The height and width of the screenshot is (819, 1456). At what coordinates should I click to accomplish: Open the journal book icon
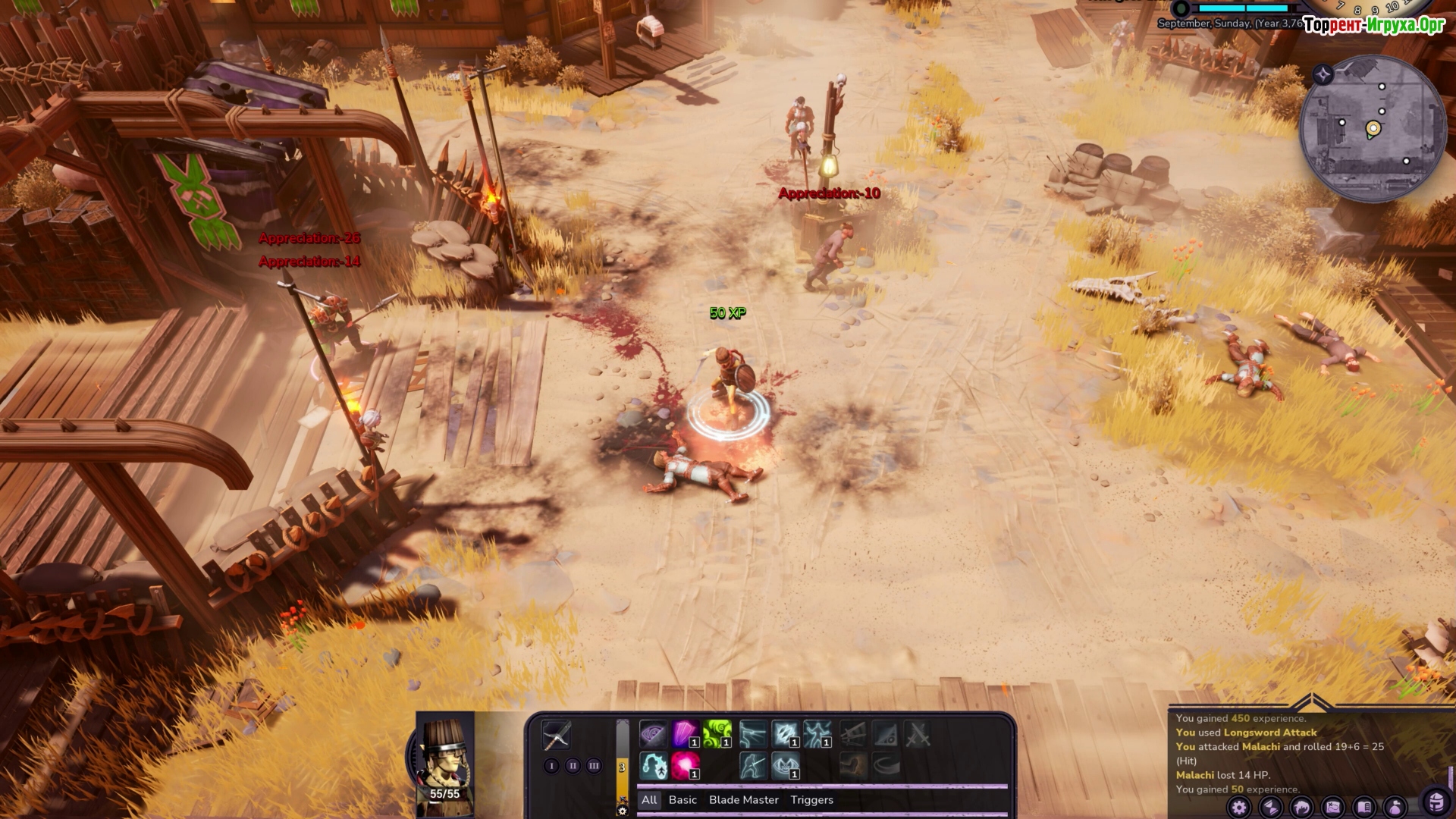coord(1363,808)
